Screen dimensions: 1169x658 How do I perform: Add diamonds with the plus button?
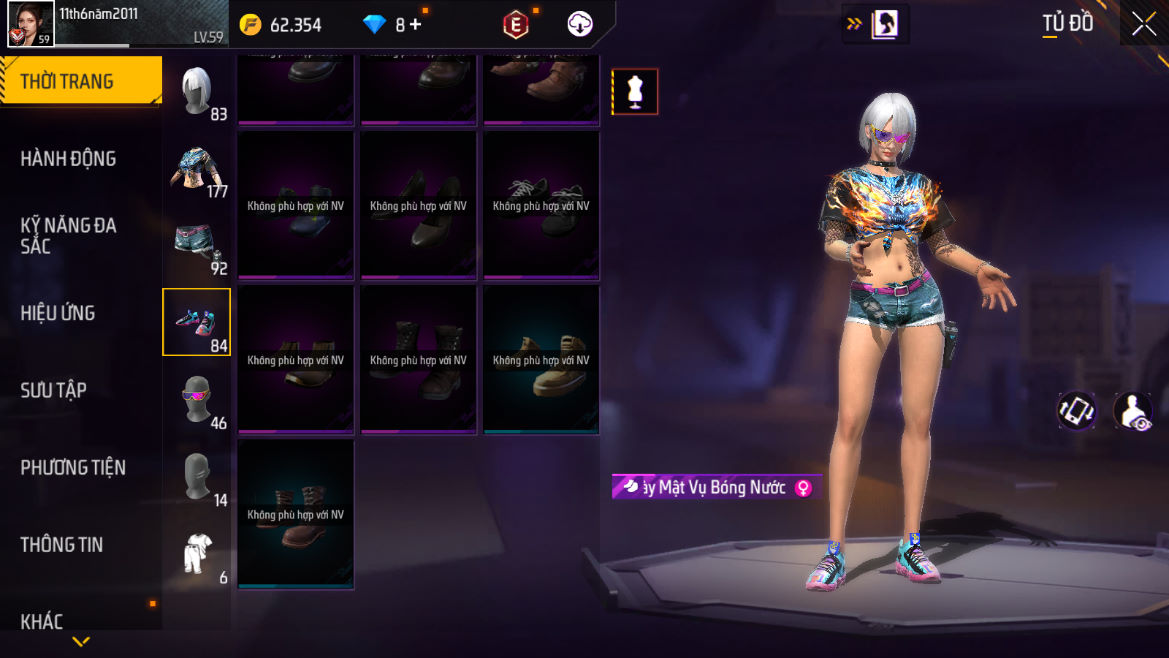click(x=415, y=25)
